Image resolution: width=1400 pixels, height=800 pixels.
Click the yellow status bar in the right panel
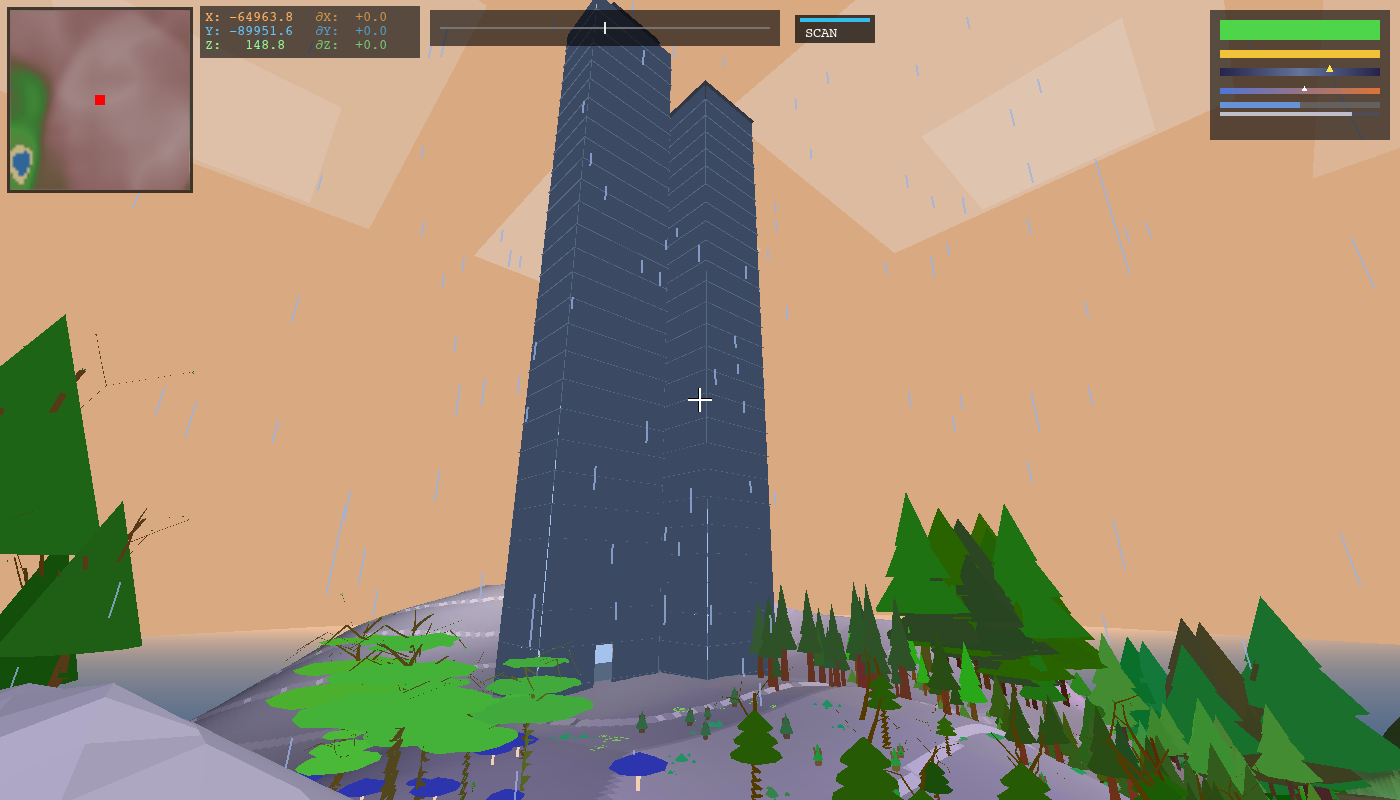click(1300, 53)
